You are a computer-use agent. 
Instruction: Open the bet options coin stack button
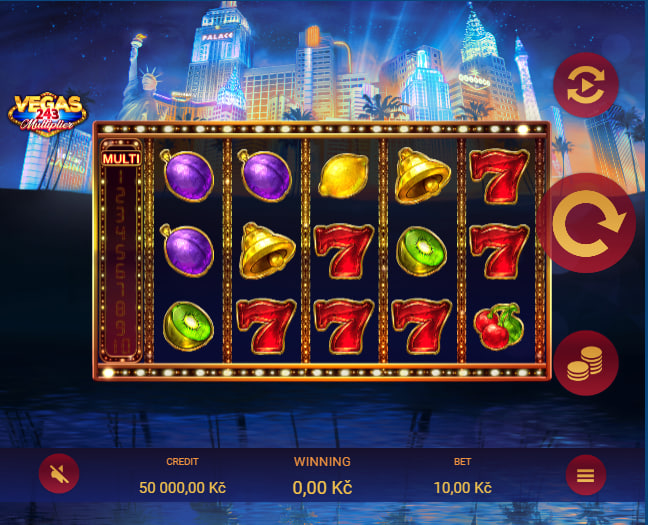pyautogui.click(x=586, y=363)
